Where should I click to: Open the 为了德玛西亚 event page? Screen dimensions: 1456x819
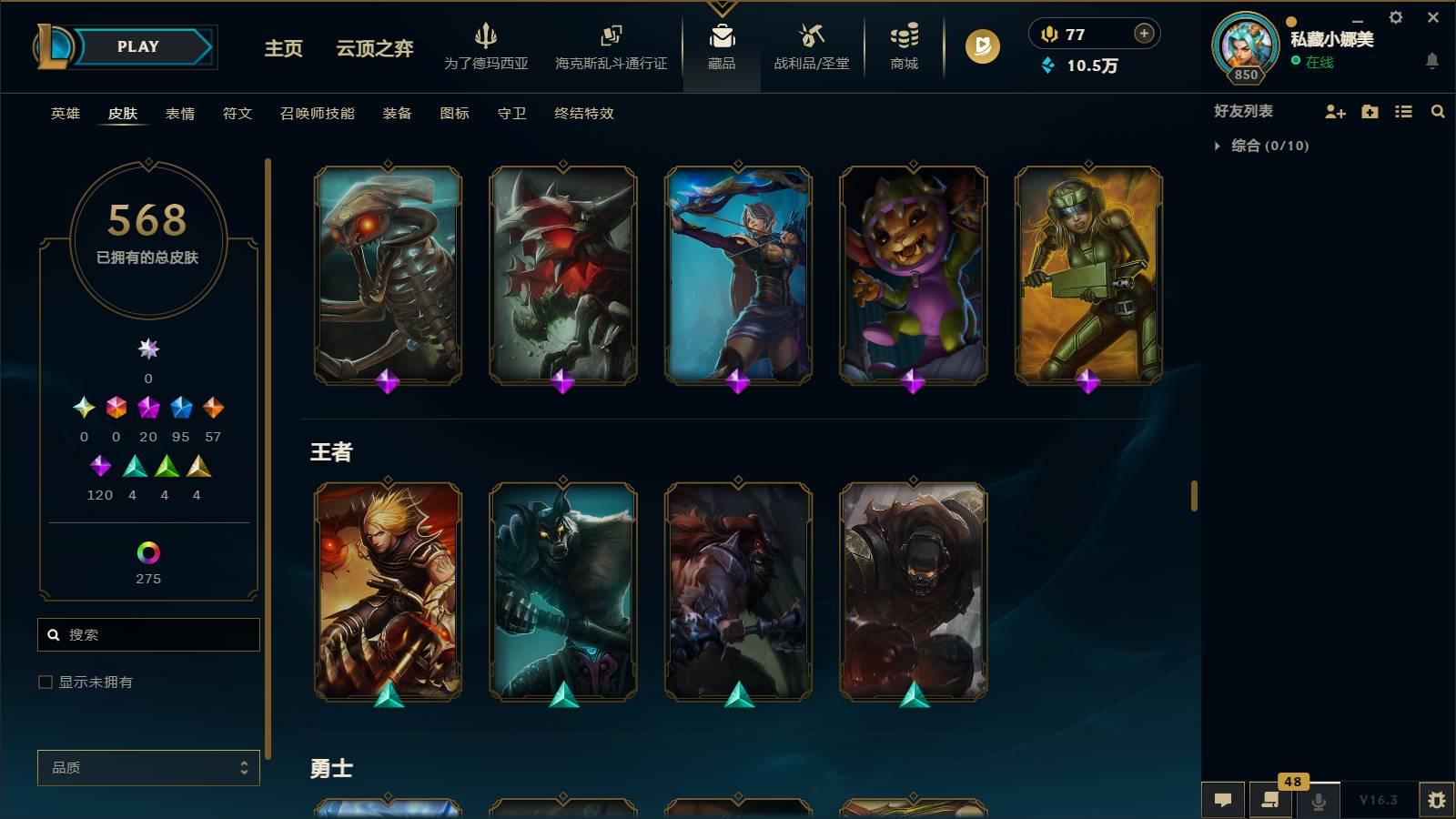(485, 47)
